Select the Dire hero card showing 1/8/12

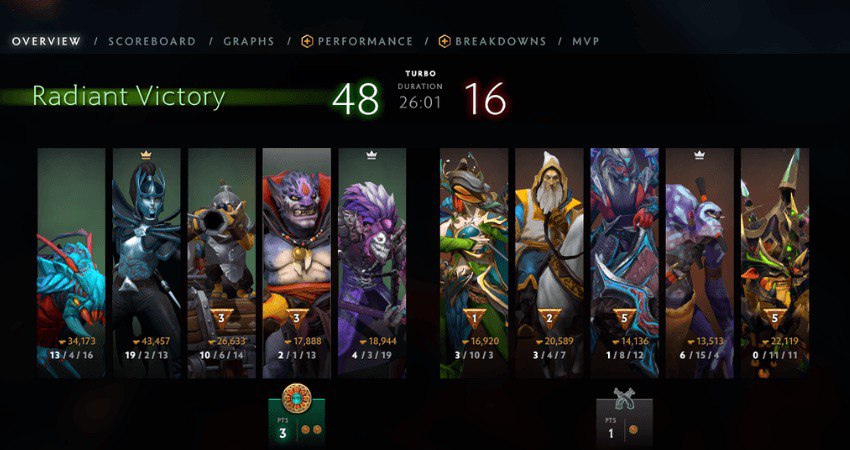624,262
